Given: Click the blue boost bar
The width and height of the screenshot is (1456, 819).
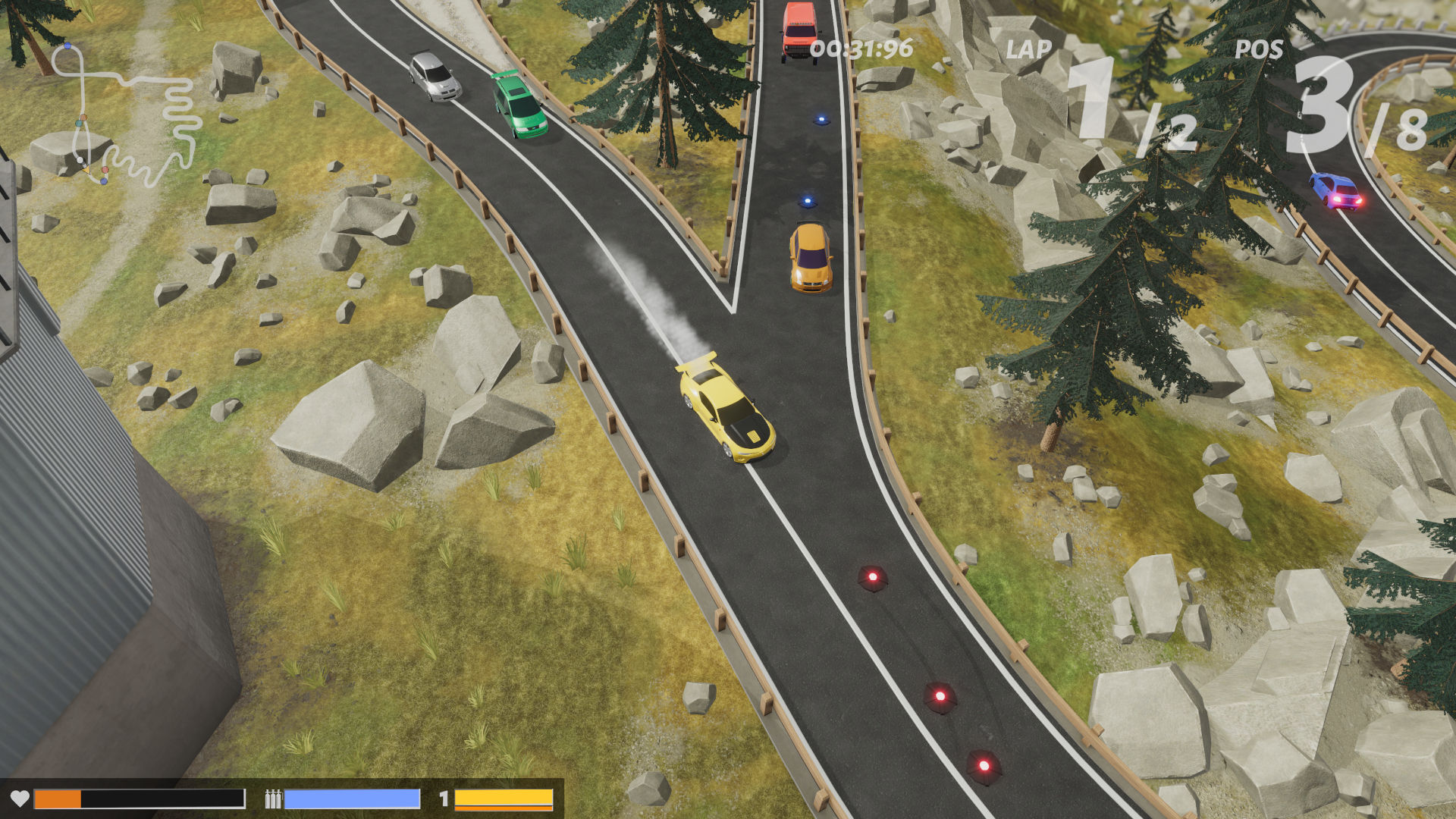Looking at the screenshot, I should point(353,798).
